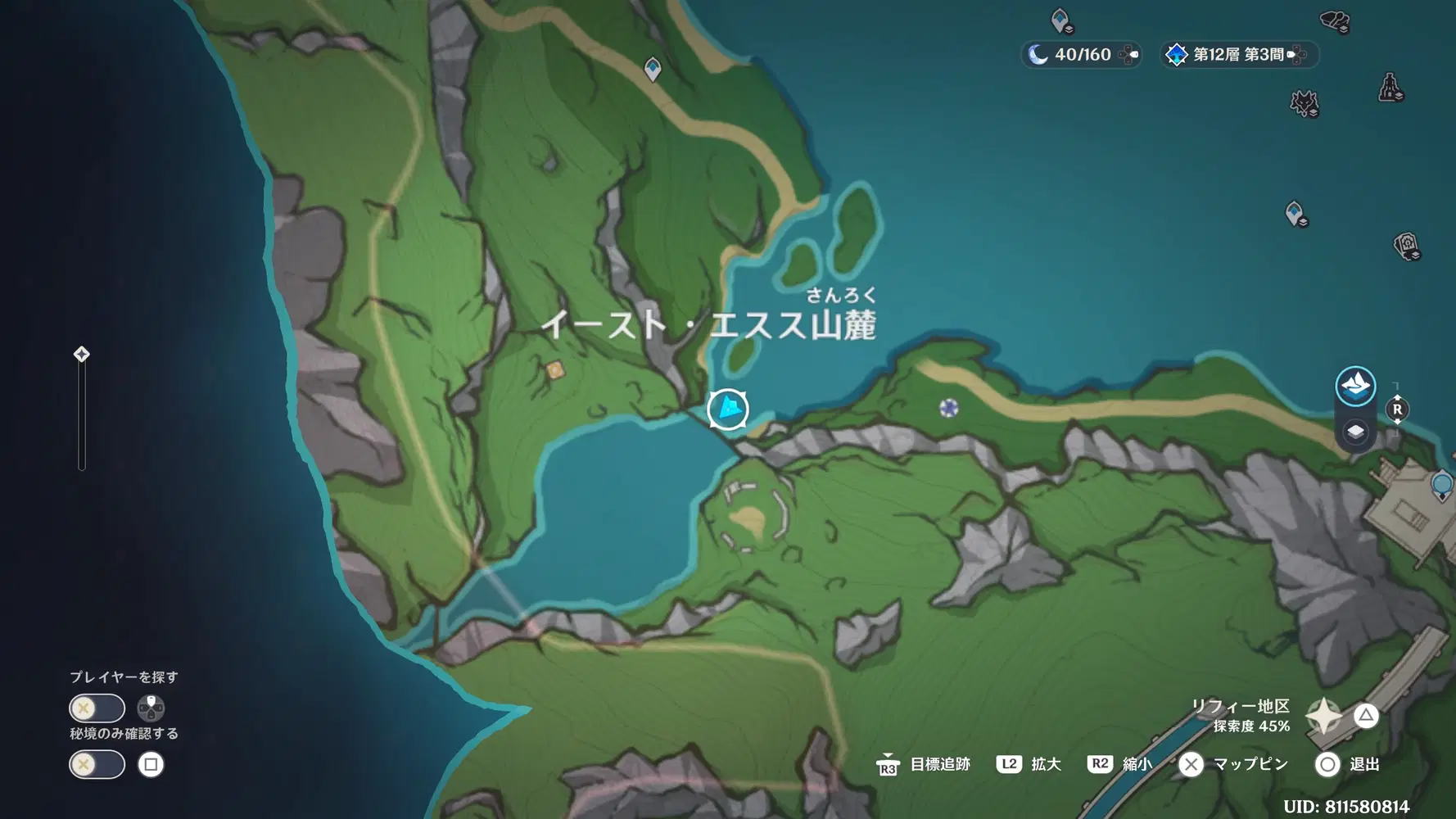The height and width of the screenshot is (819, 1456).
Task: Click the tower landmark icon near top right
Action: click(x=1390, y=87)
